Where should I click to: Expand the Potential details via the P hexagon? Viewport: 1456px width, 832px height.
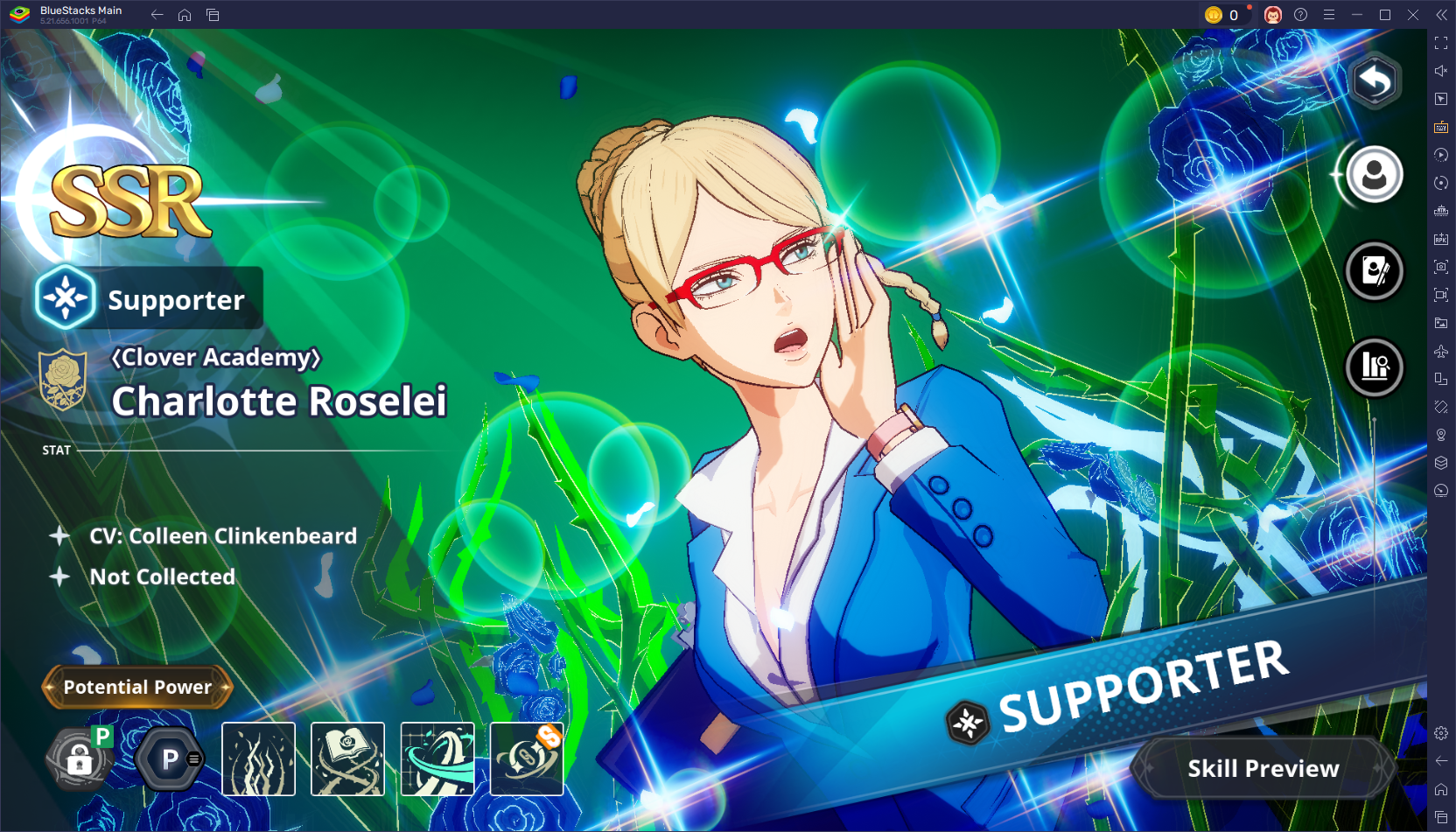pyautogui.click(x=168, y=758)
